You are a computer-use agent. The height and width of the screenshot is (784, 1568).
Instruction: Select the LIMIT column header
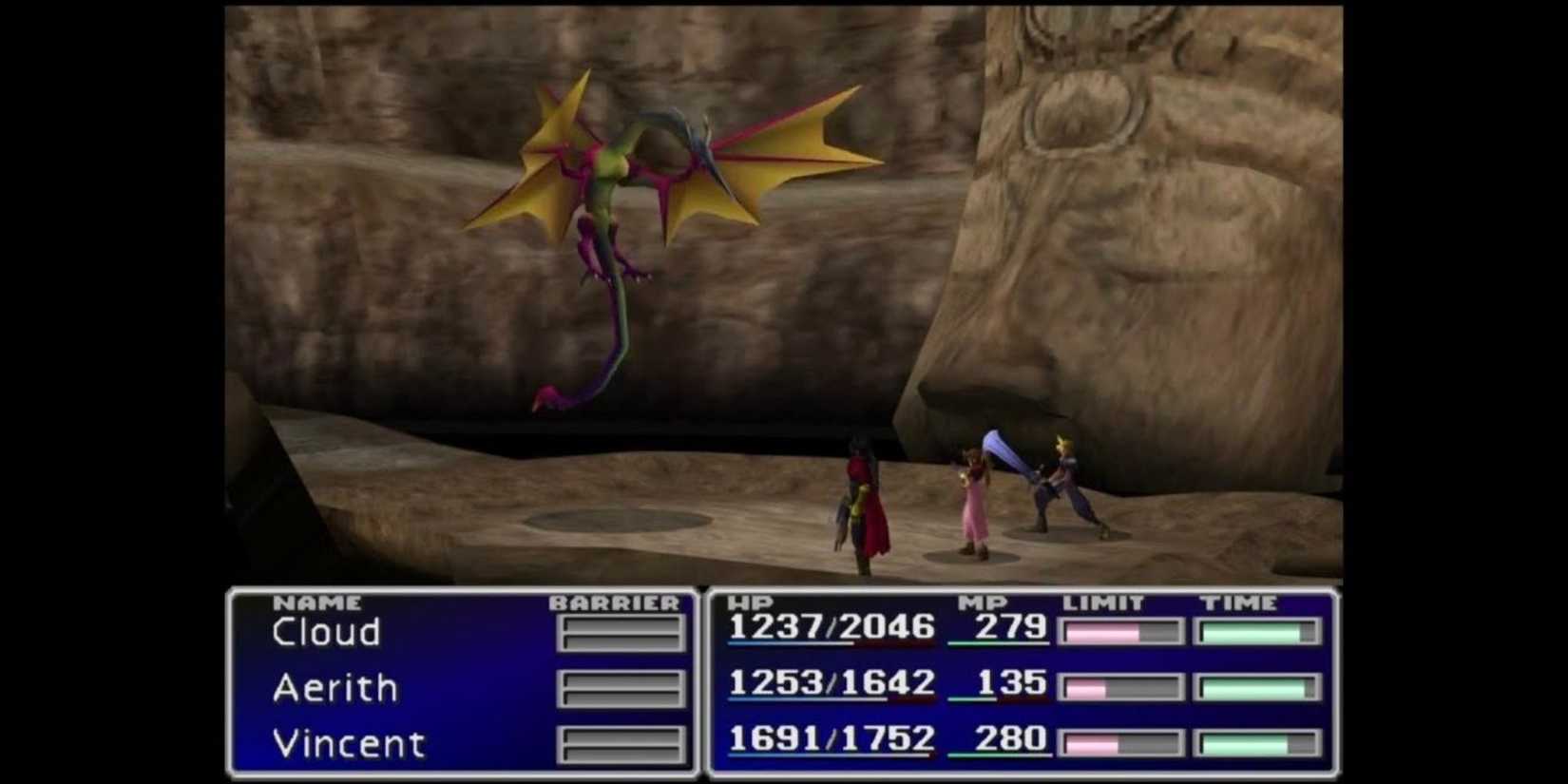pos(1102,602)
